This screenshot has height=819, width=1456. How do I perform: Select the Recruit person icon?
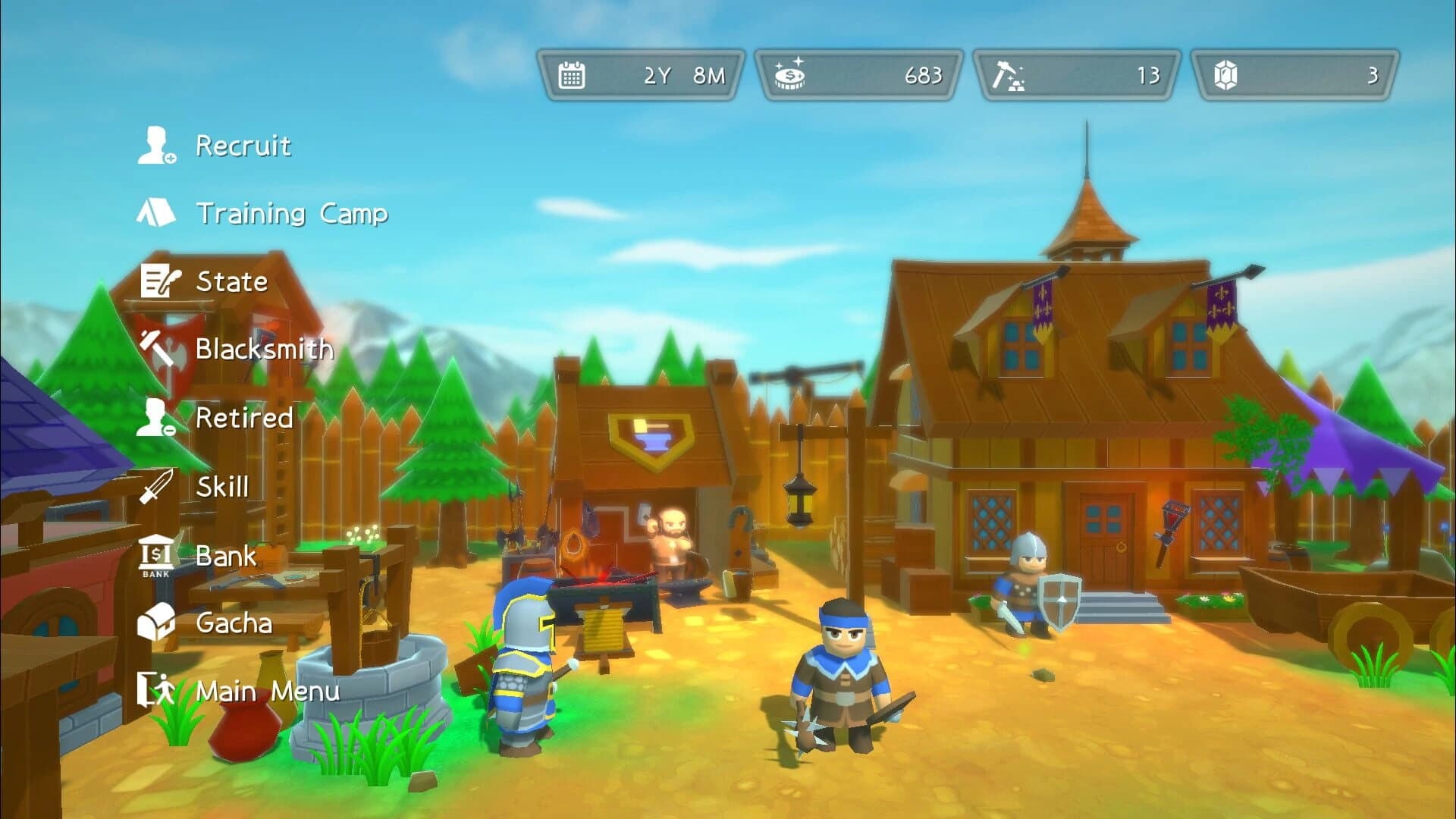coord(157,146)
